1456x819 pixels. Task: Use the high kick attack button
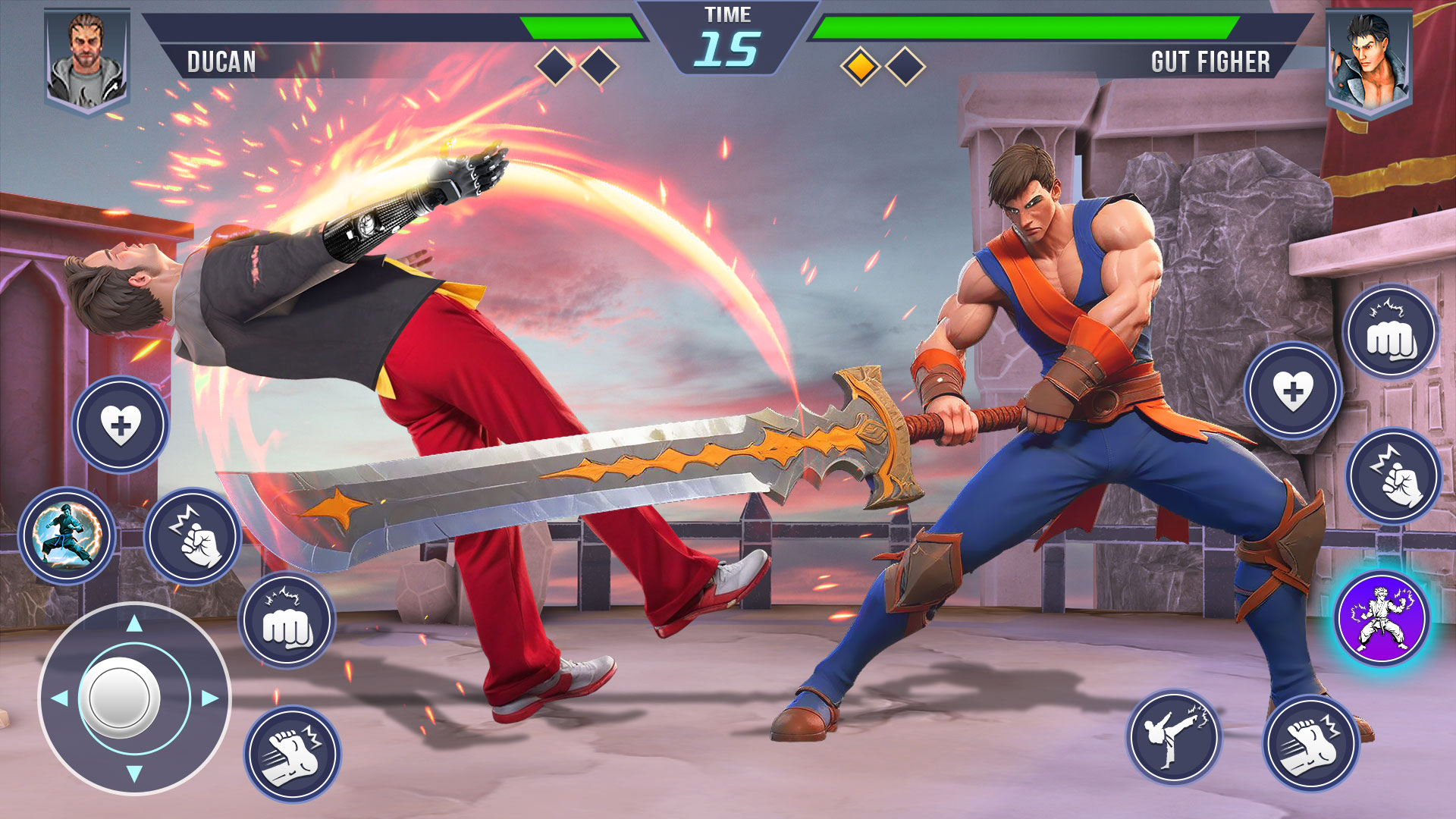(x=1173, y=736)
